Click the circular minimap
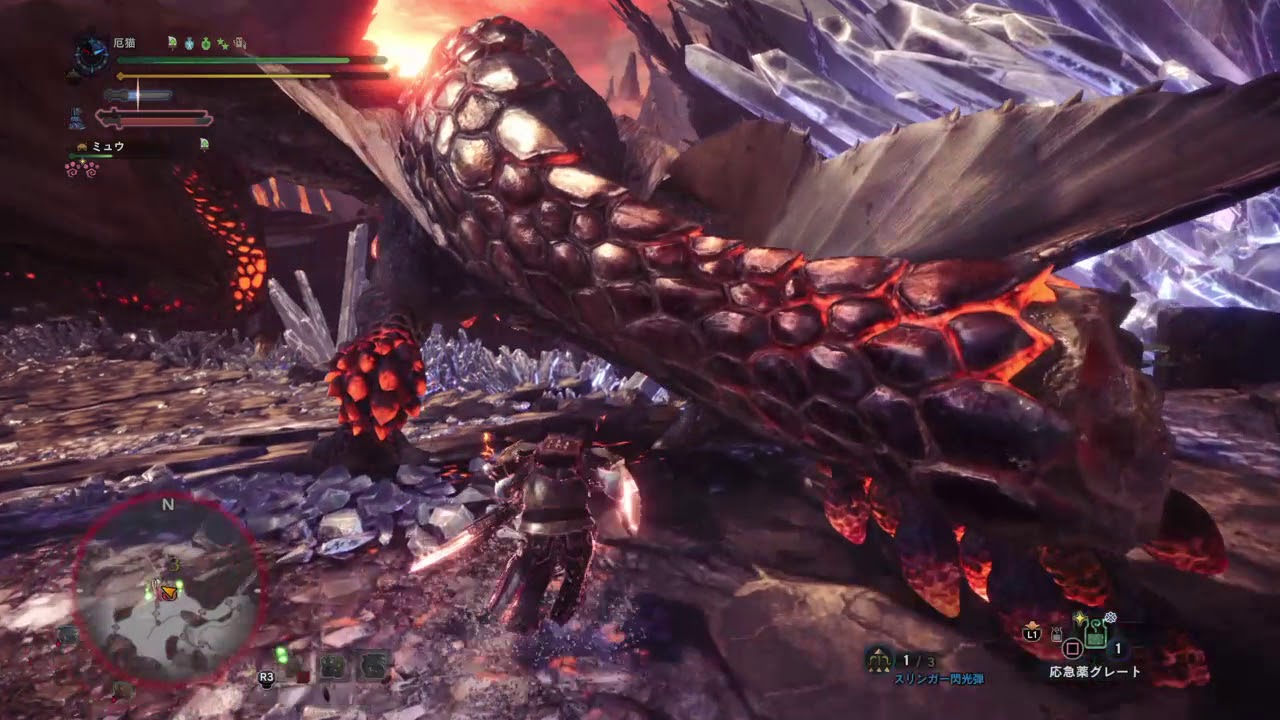The width and height of the screenshot is (1280, 720). coord(167,590)
